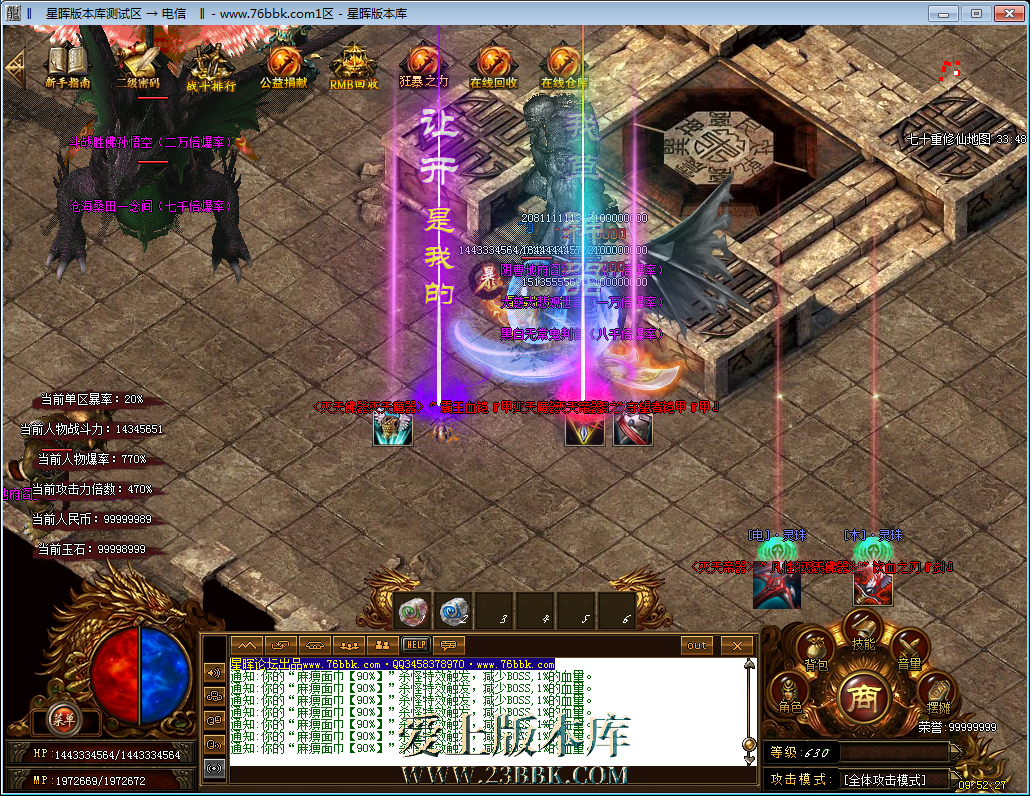
Task: Open the central 商 shop button
Action: tap(861, 695)
